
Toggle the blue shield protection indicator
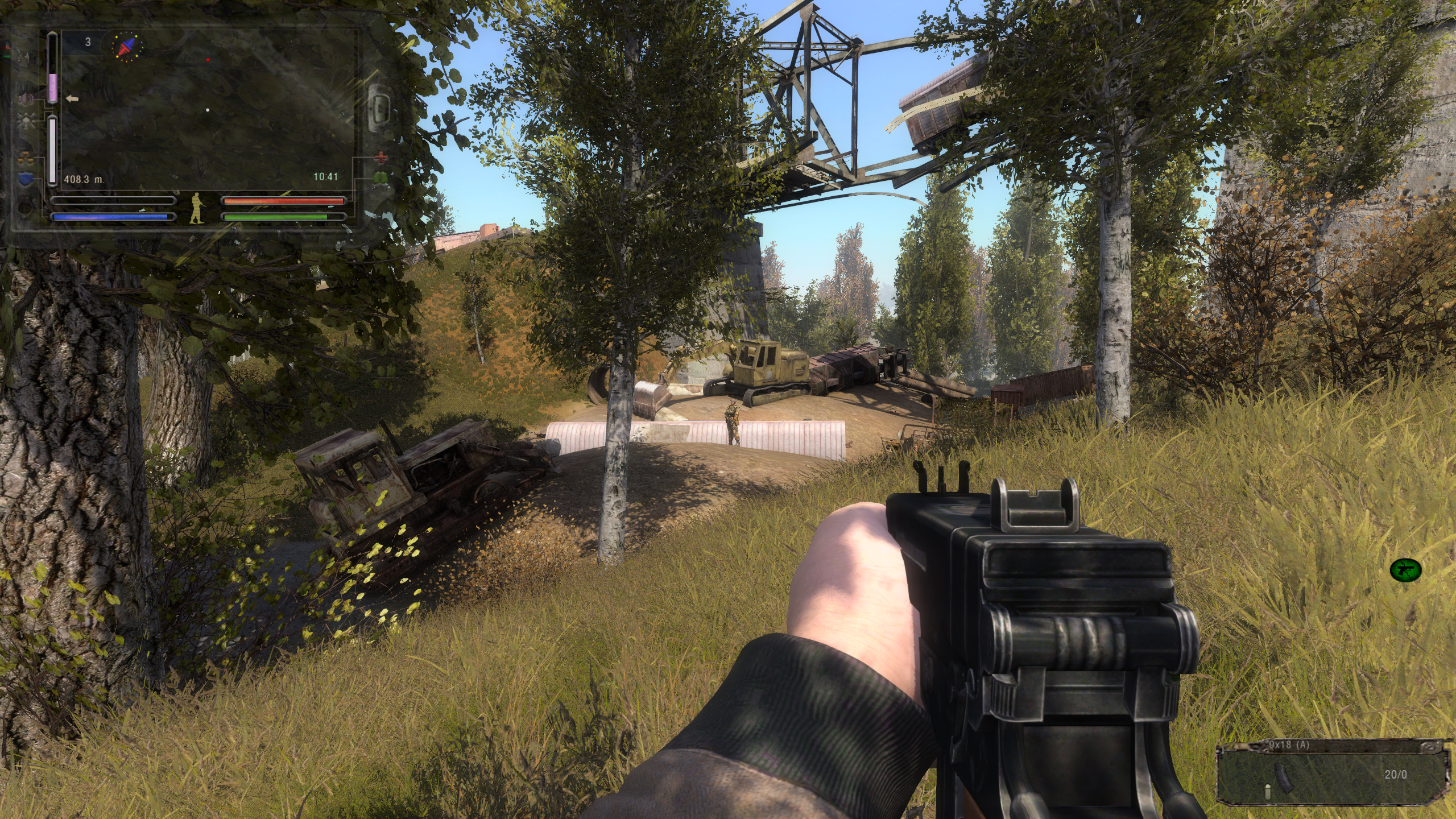26,178
